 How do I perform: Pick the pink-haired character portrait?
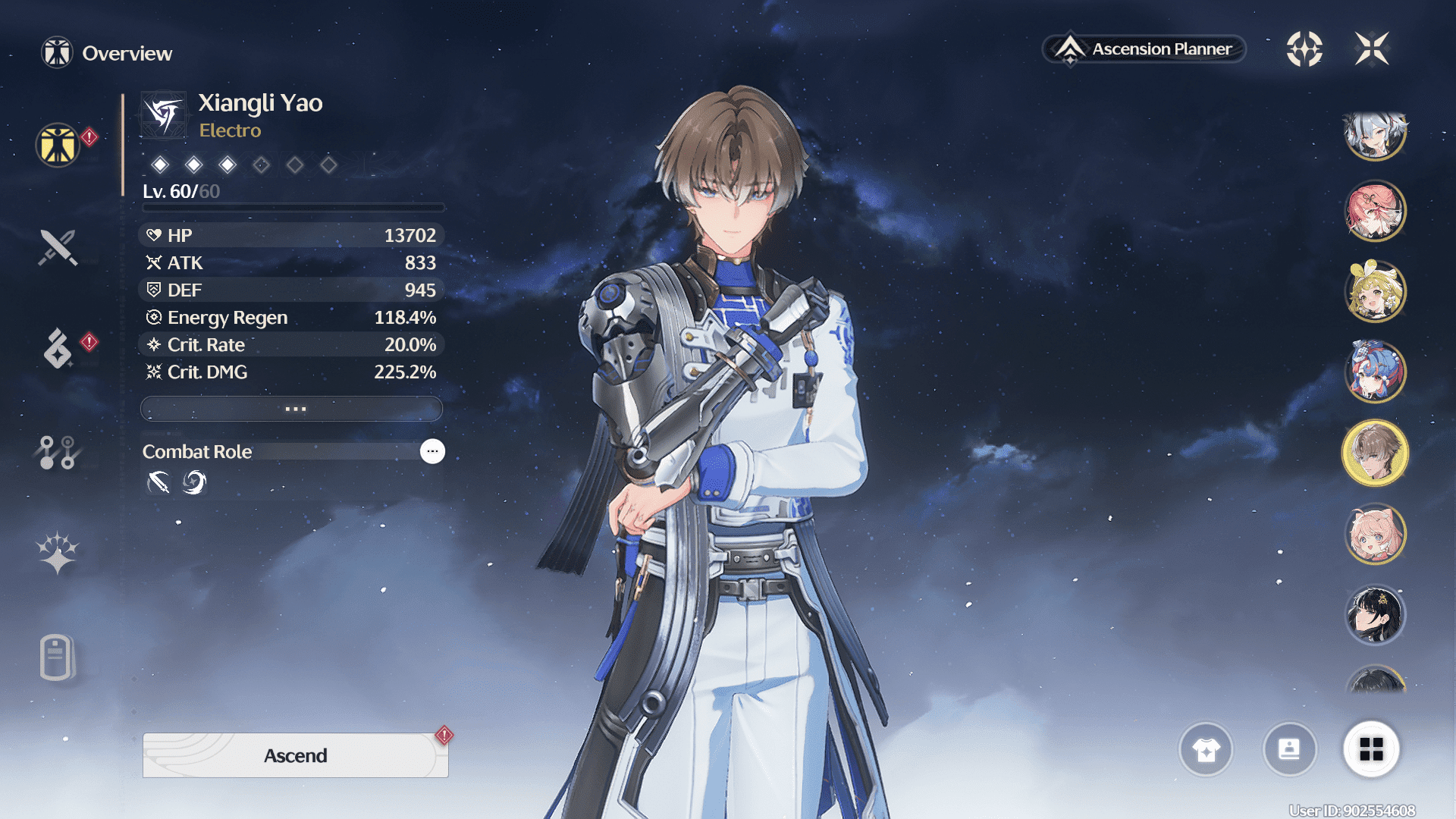tap(1375, 534)
